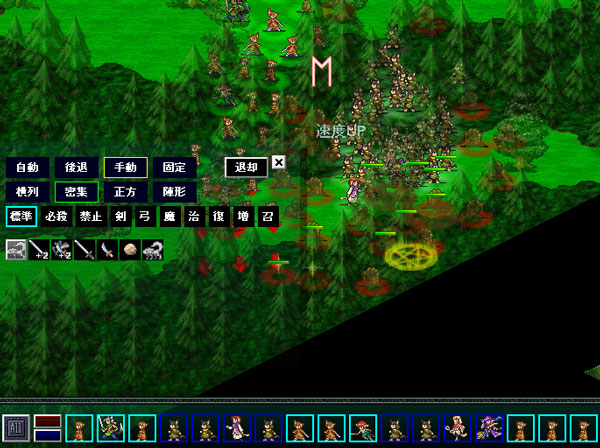
Task: Order the 退却 retreat
Action: (246, 167)
